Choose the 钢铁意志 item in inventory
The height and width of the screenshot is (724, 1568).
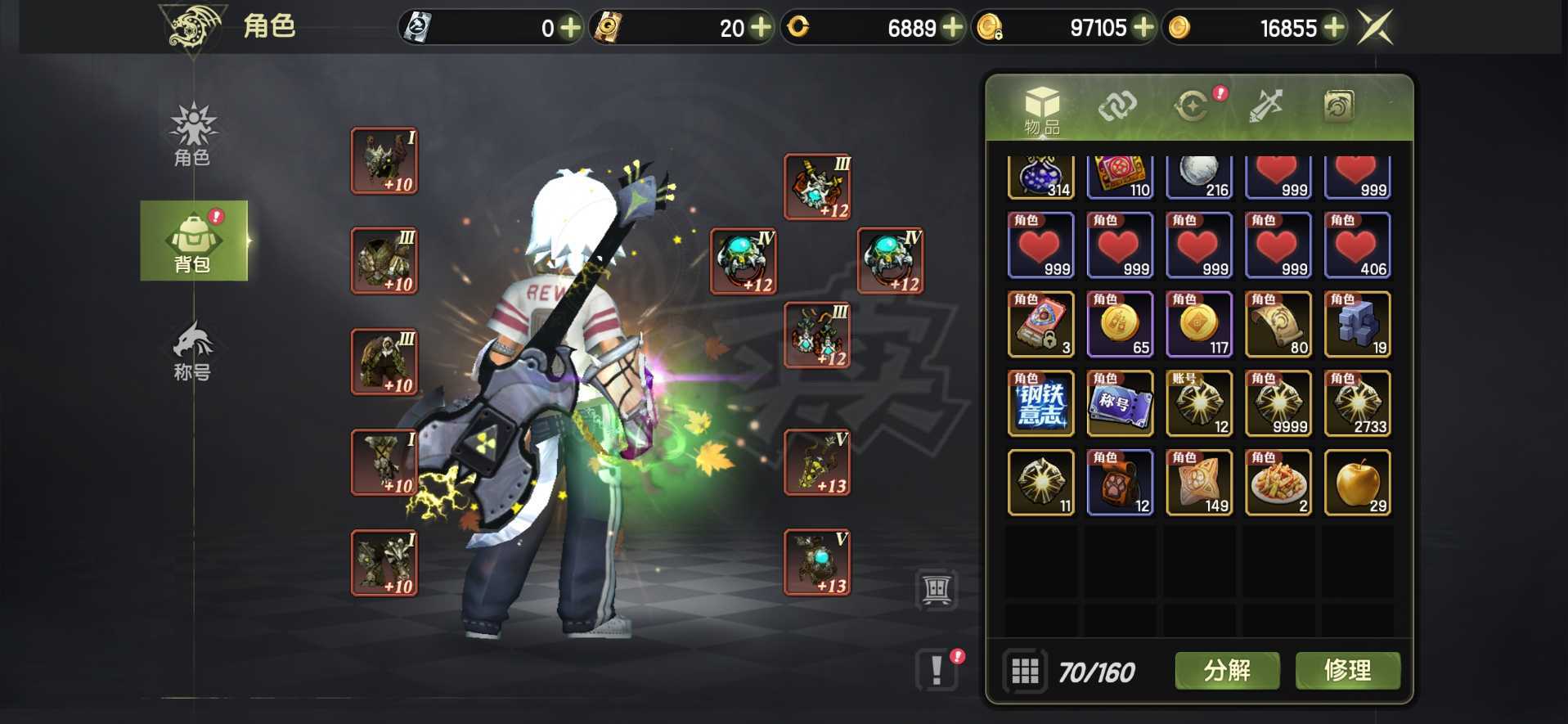(1040, 403)
